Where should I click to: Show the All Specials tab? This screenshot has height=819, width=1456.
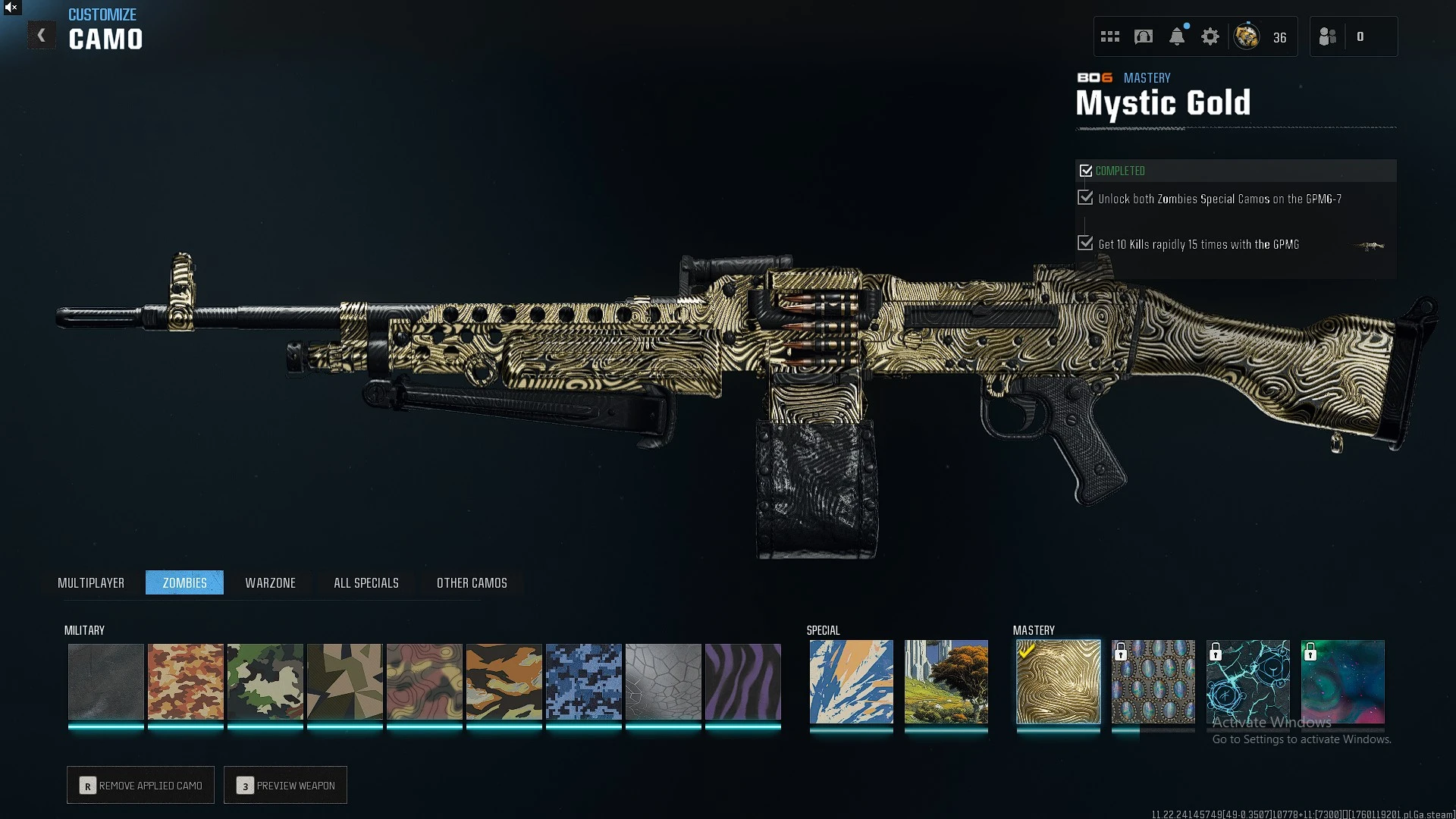pyautogui.click(x=366, y=582)
